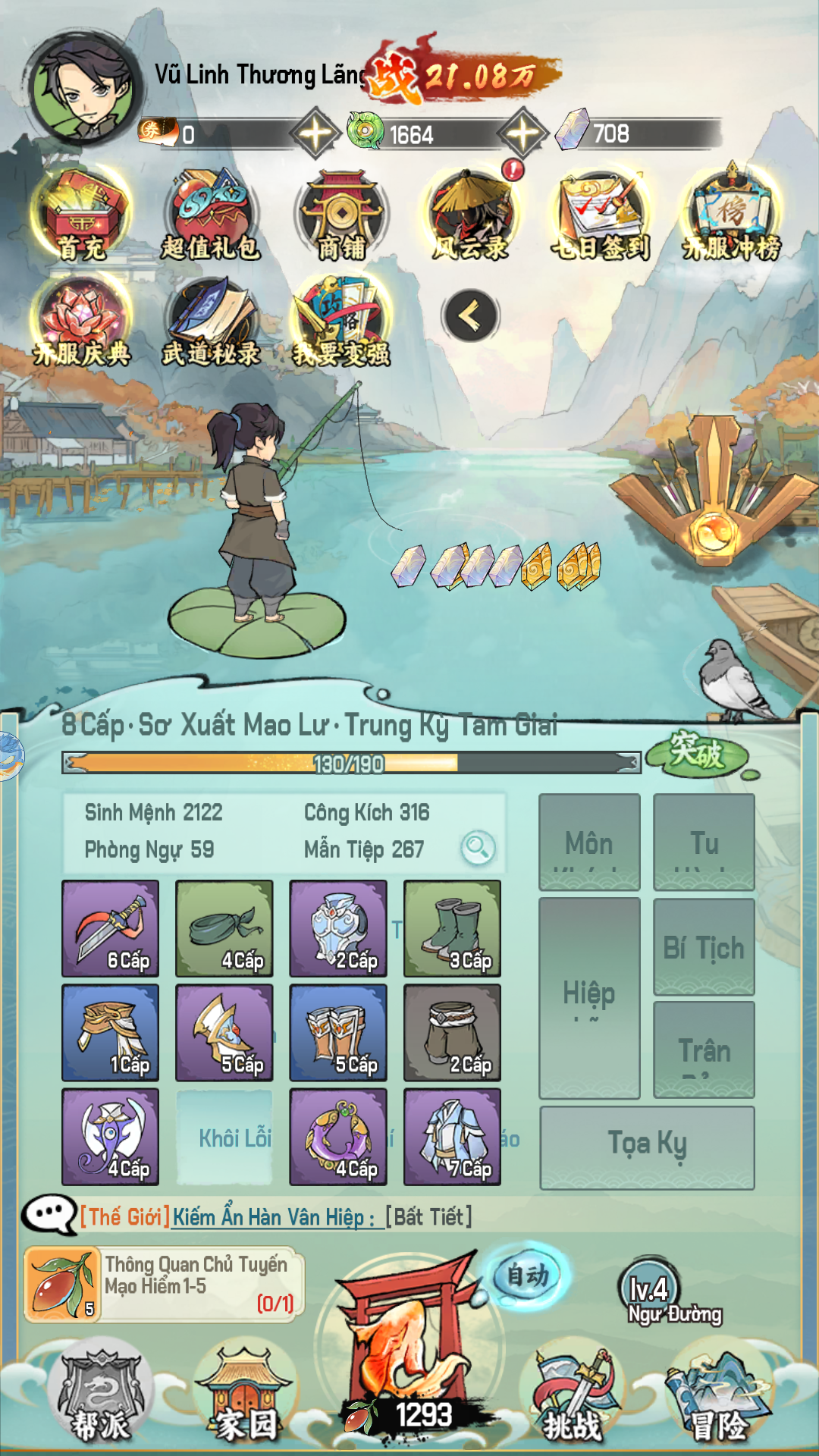
Task: Toggle the 自动 auto button
Action: coord(528,1276)
